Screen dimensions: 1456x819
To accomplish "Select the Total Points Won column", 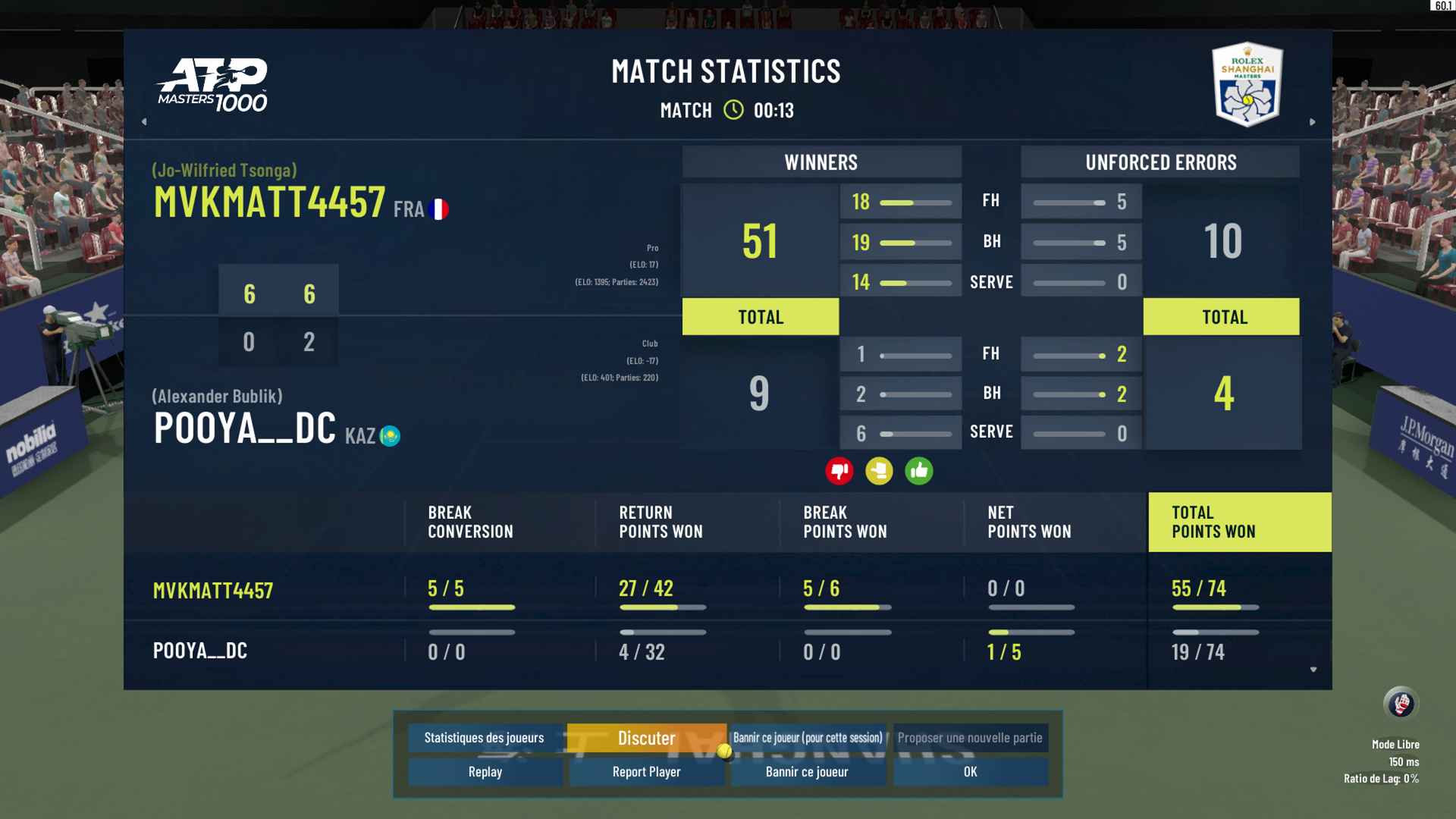I will 1239,522.
